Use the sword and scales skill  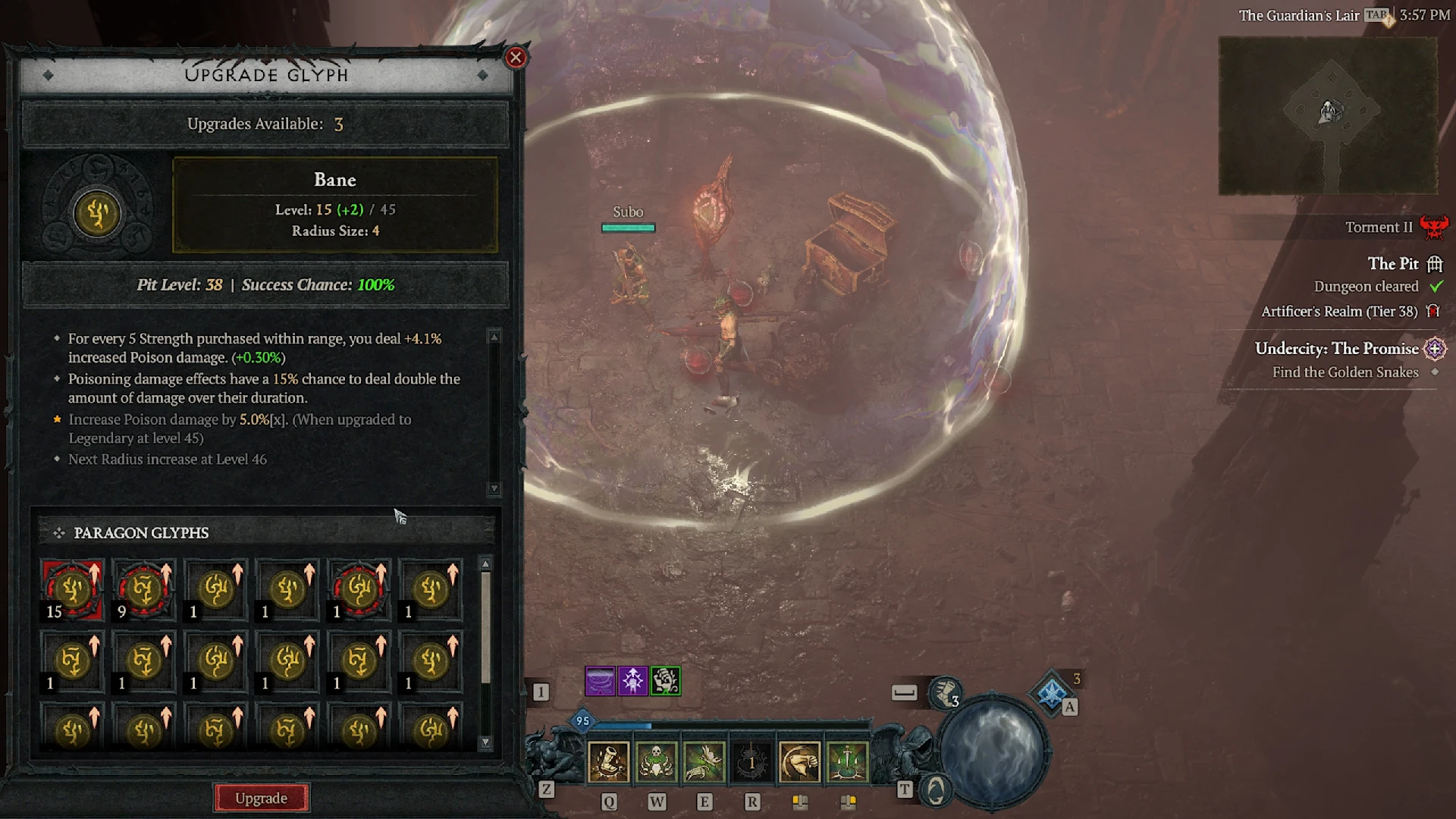(x=847, y=761)
